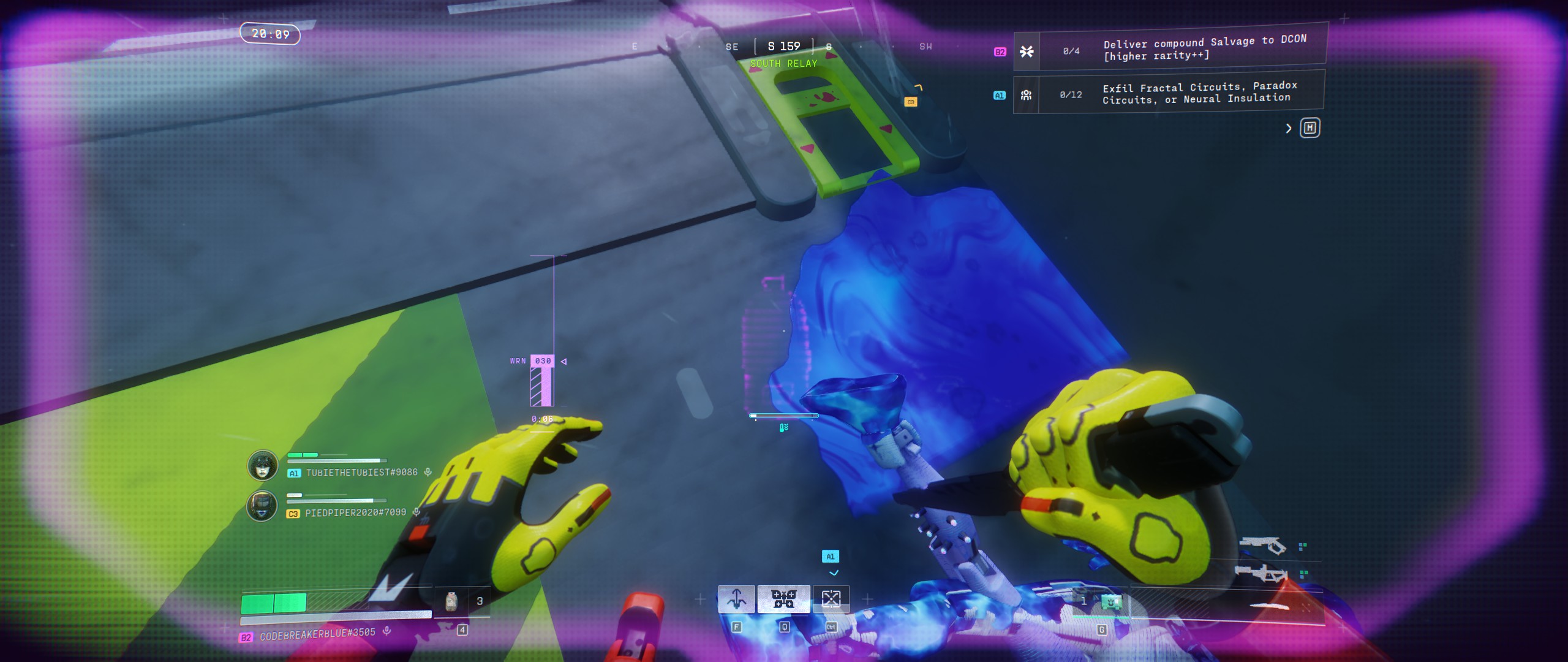Select the green equipment gadget slot
This screenshot has height=662, width=1568.
(x=1110, y=603)
